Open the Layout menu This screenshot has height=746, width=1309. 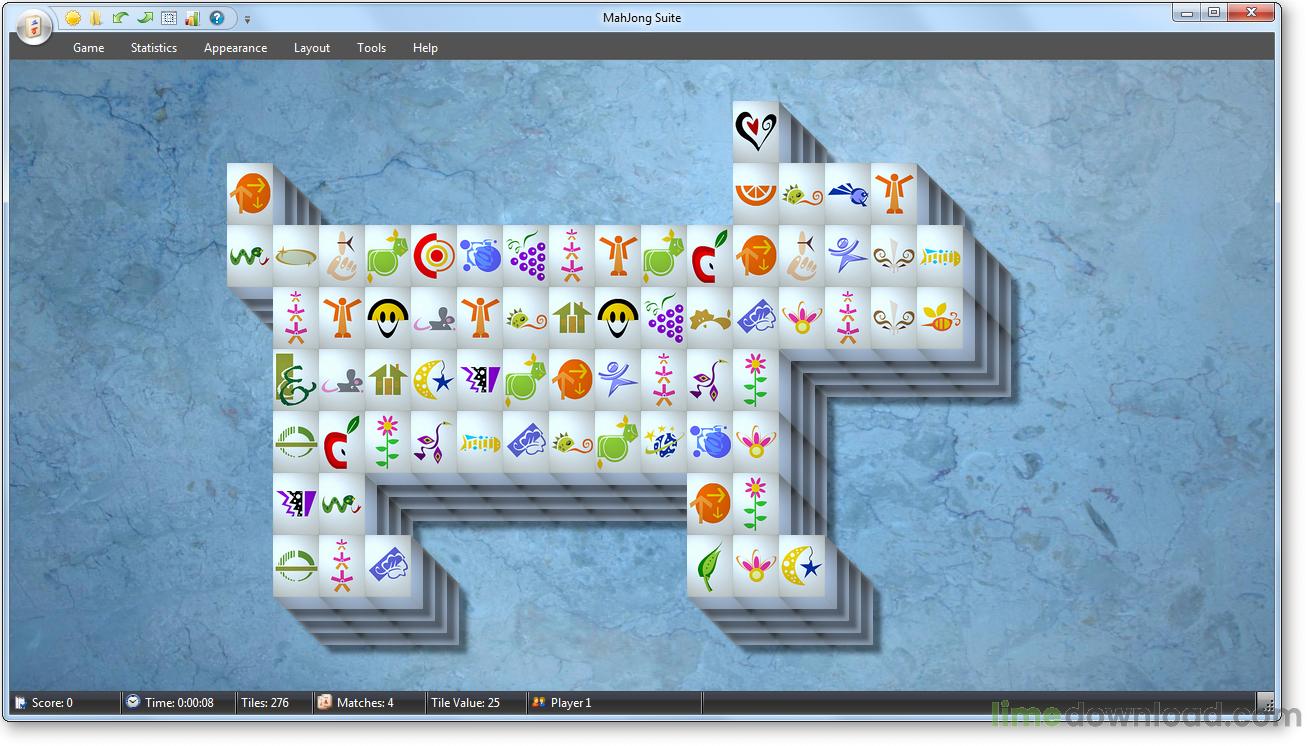(x=311, y=47)
